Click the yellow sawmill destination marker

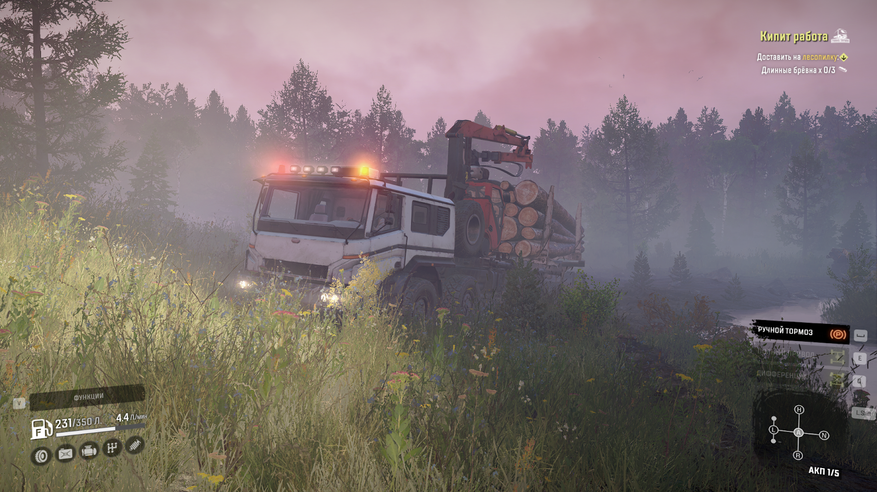pos(843,57)
